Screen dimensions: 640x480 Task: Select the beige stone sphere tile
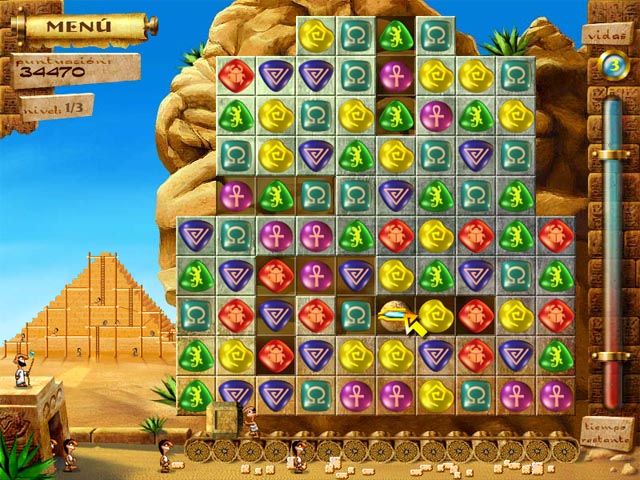click(395, 314)
